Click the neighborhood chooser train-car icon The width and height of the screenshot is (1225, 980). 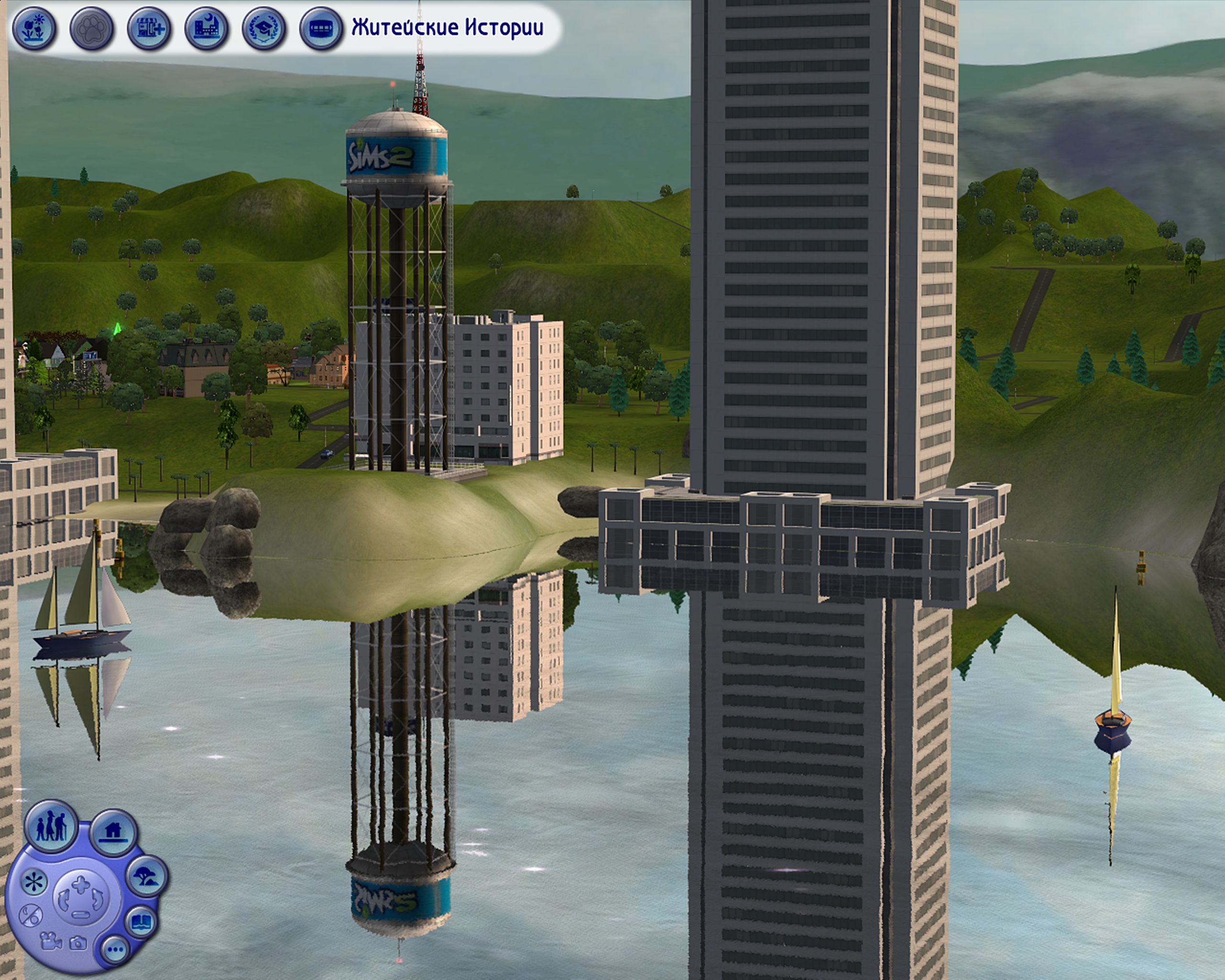pyautogui.click(x=321, y=28)
